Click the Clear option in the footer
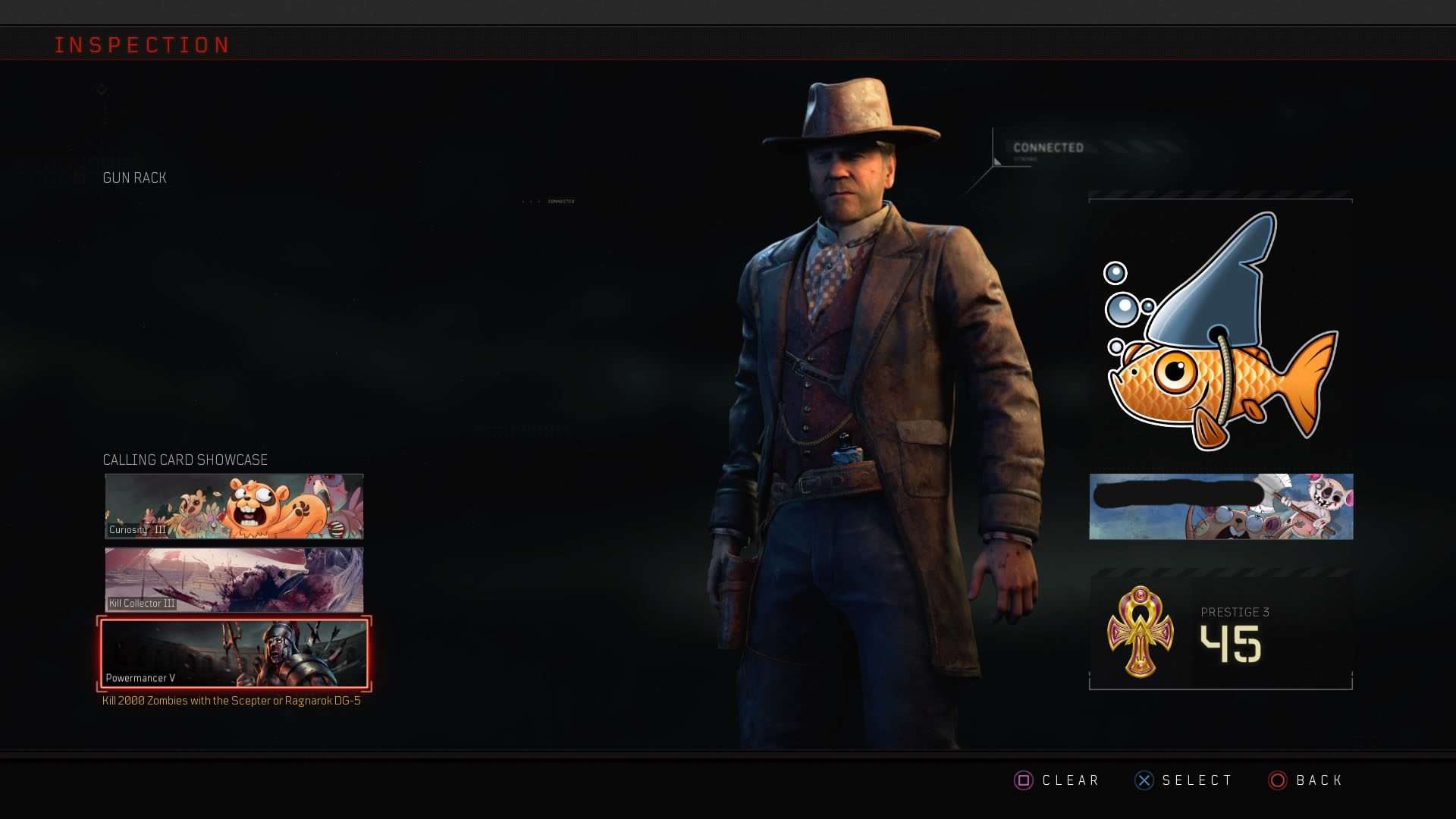This screenshot has width=1456, height=819. [1057, 780]
